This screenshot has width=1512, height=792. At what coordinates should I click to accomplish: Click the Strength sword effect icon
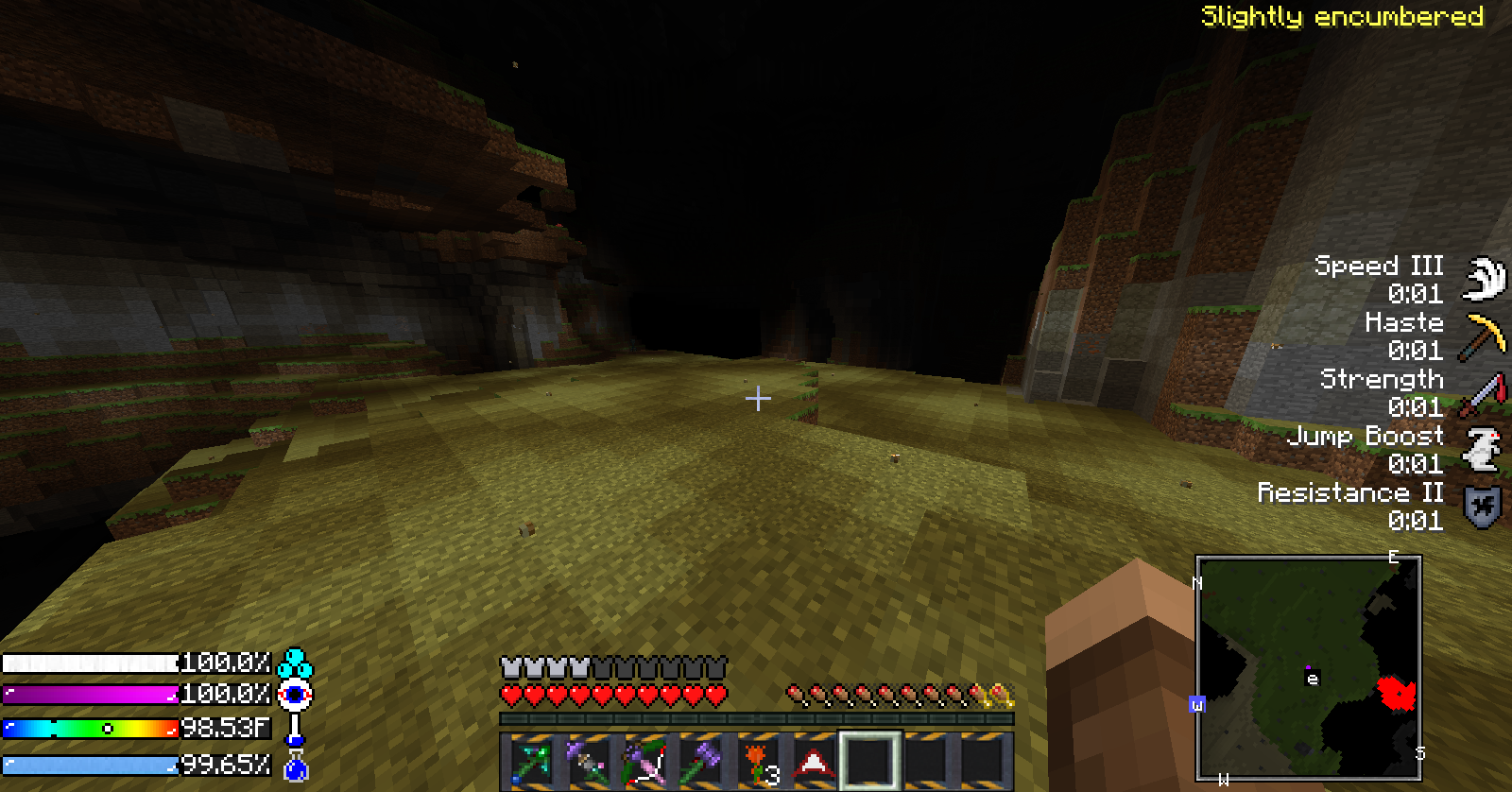click(1483, 393)
